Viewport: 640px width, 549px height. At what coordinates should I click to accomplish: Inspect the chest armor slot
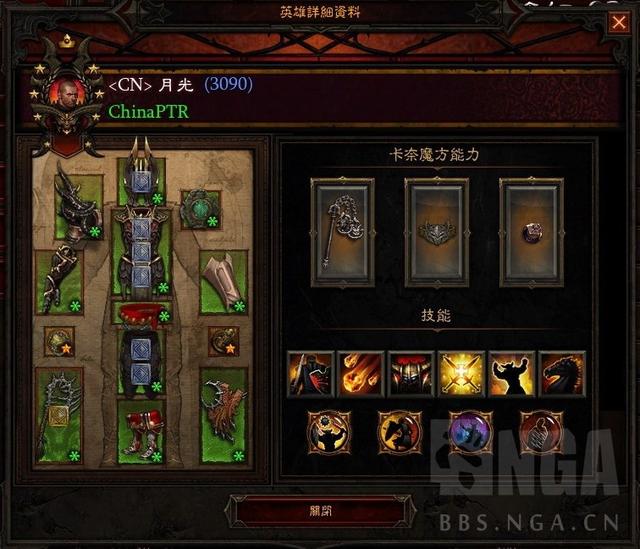click(x=141, y=255)
